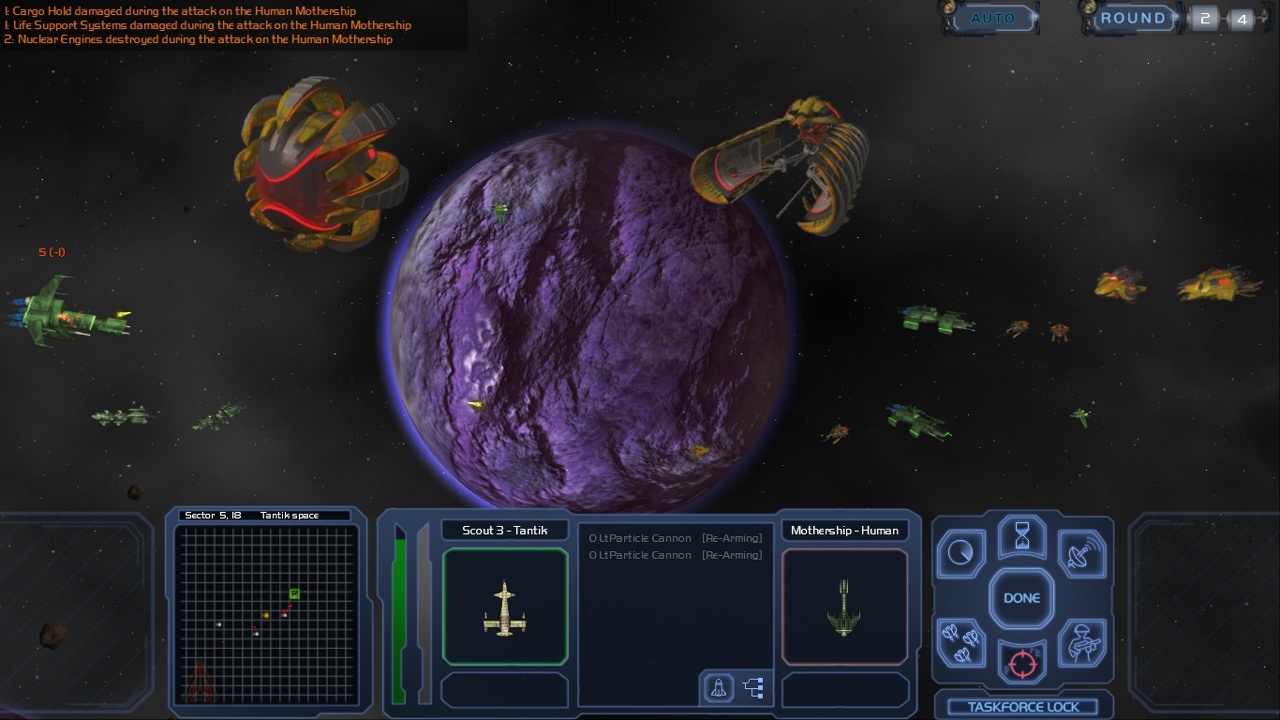Launch the missile salvo command
This screenshot has height=720, width=1280.
[961, 642]
